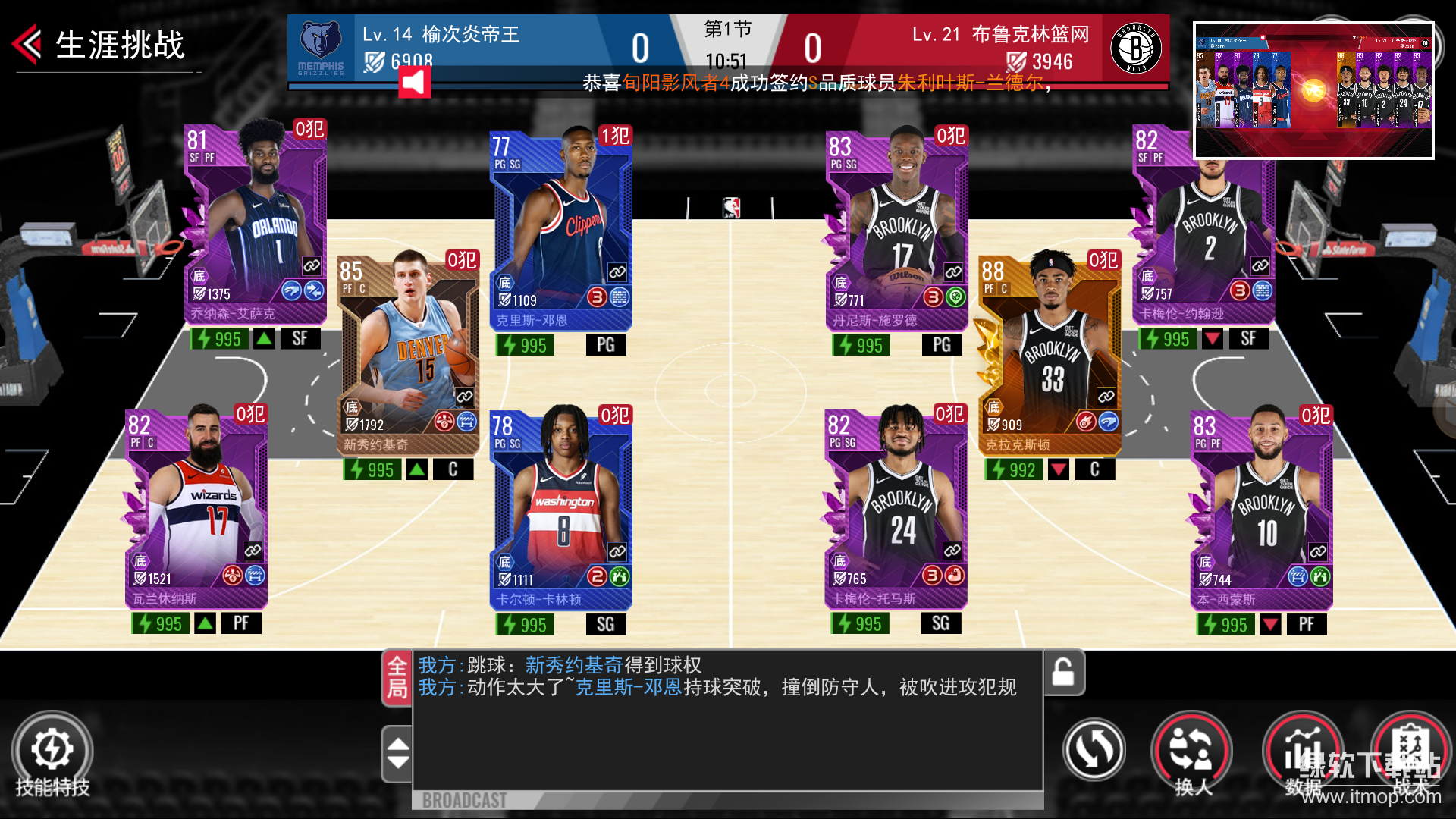This screenshot has width=1456, height=819.
Task: Toggle Jokic's green up arrow indicator
Action: (x=416, y=469)
